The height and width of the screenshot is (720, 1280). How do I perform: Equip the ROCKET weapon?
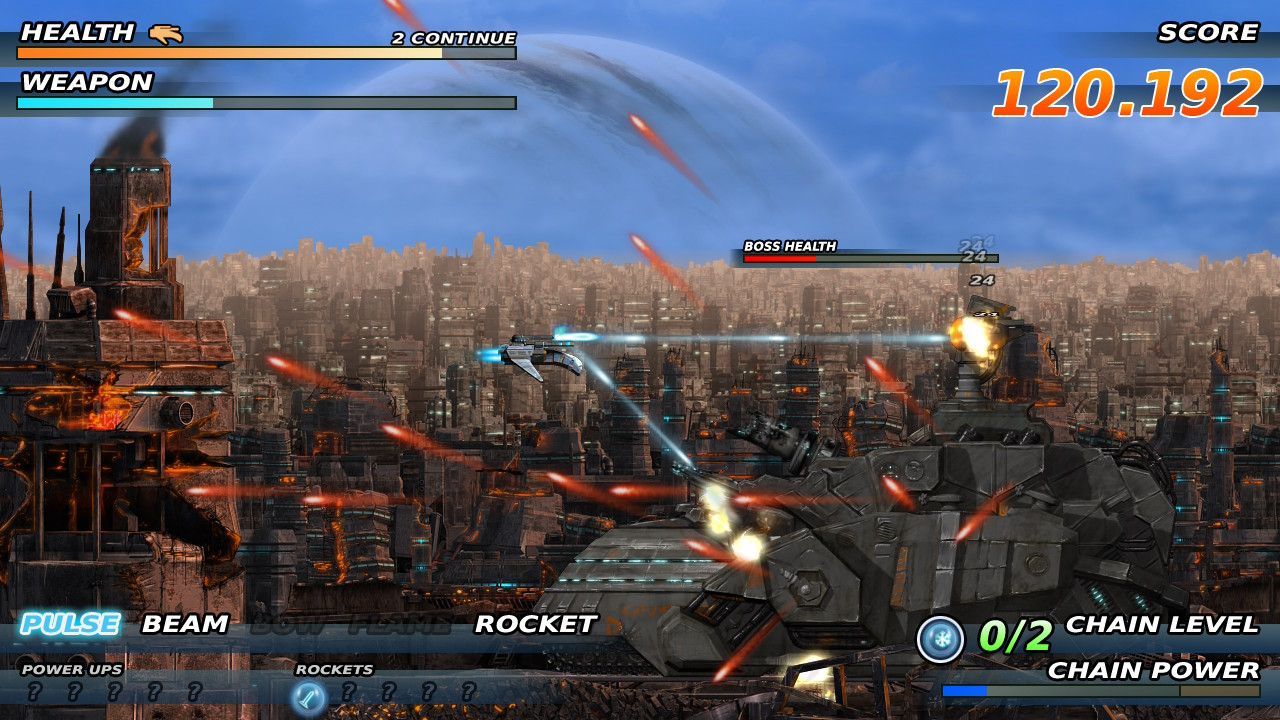(x=535, y=625)
